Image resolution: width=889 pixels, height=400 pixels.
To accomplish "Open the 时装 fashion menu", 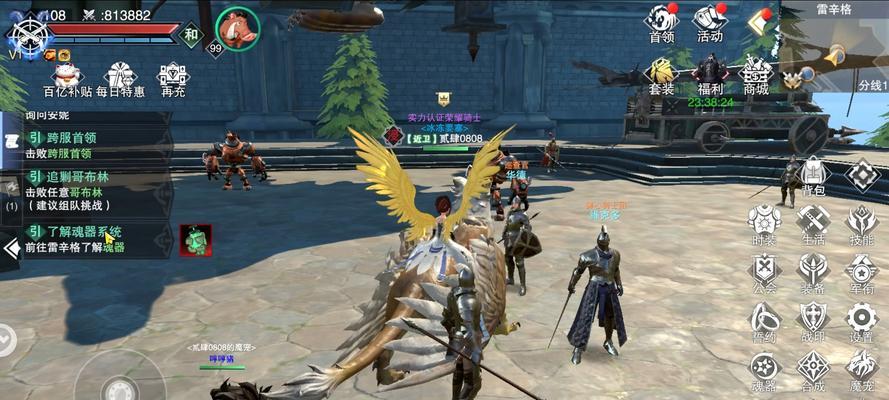I will tap(764, 224).
